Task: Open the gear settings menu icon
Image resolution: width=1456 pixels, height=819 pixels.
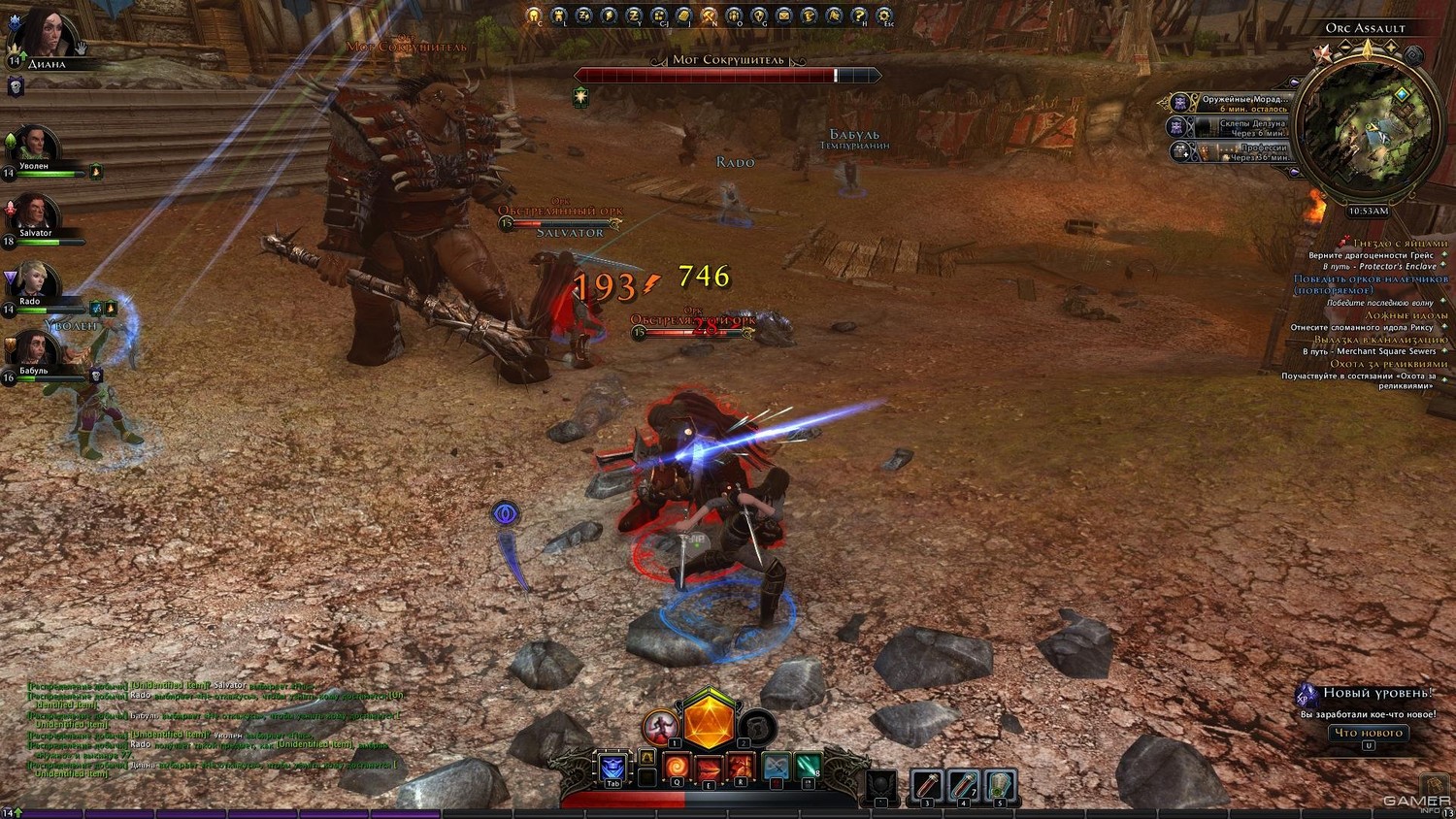Action: click(x=884, y=16)
